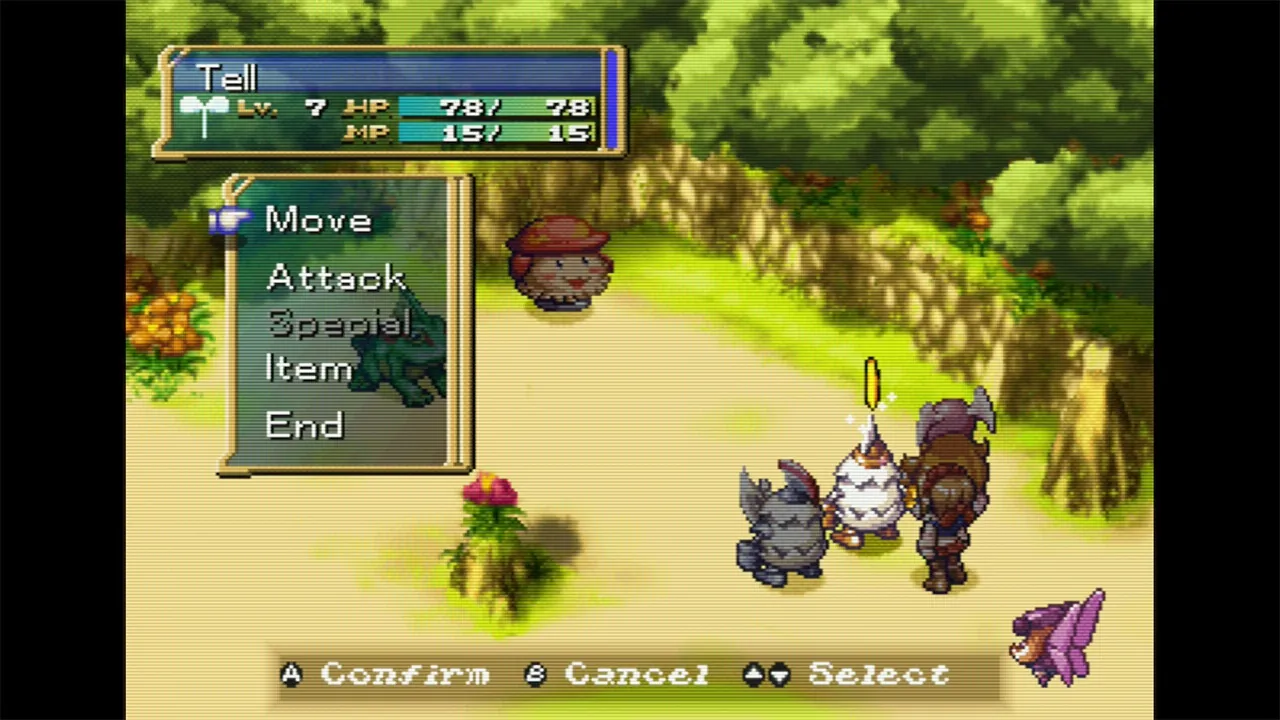Viewport: 1280px width, 720px height.
Task: Select the Attack command
Action: point(334,277)
